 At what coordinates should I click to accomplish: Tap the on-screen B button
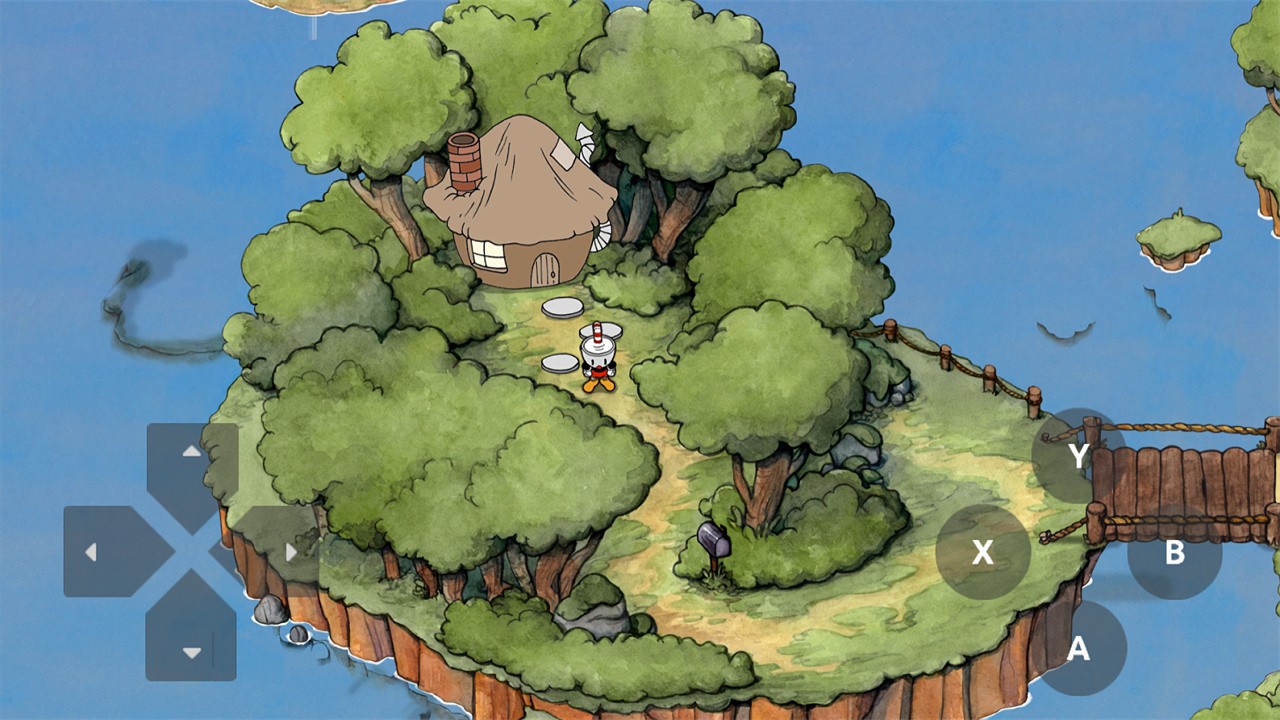coord(1174,552)
